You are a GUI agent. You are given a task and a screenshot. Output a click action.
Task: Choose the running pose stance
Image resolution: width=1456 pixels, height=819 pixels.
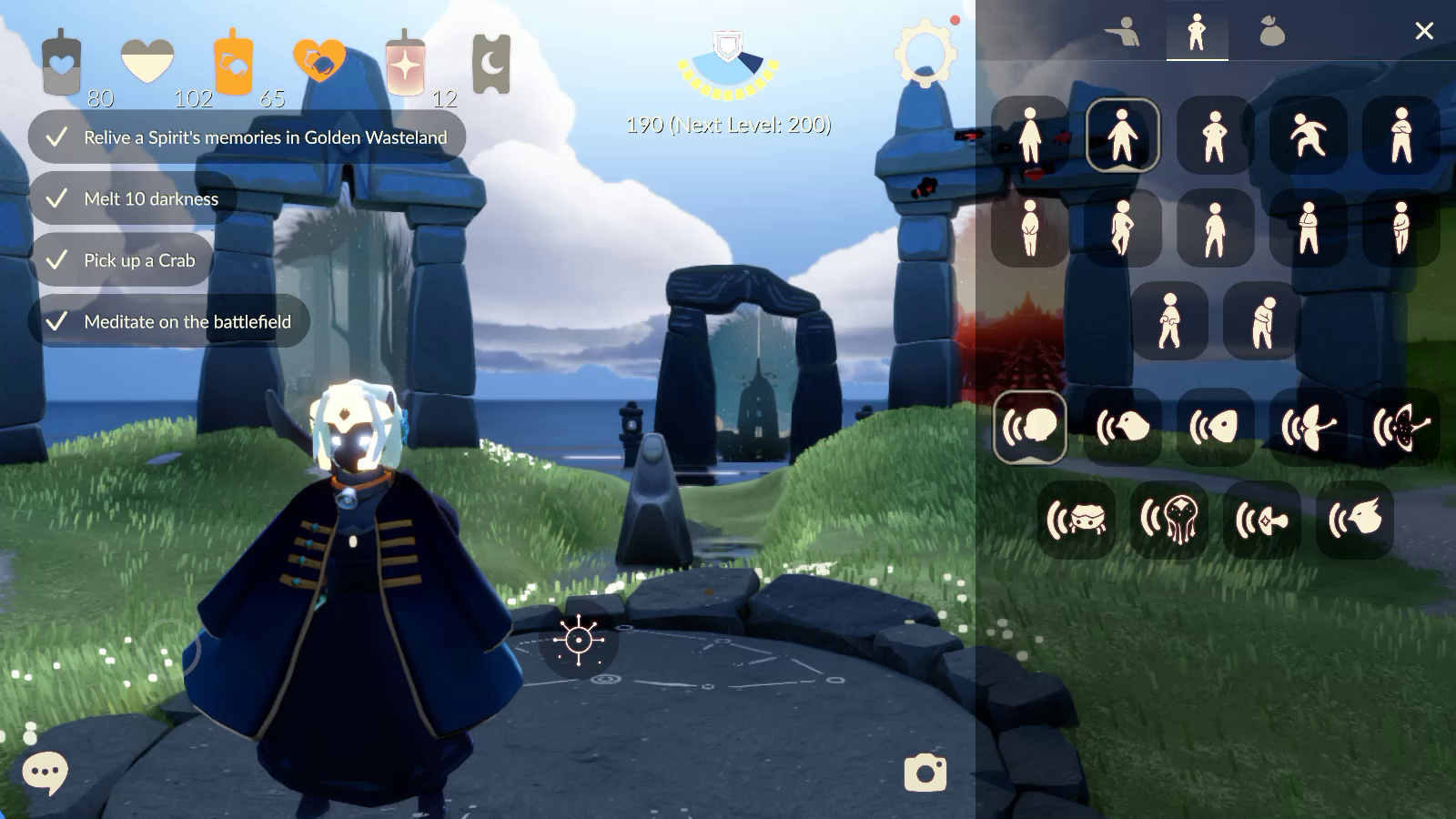(x=1308, y=135)
